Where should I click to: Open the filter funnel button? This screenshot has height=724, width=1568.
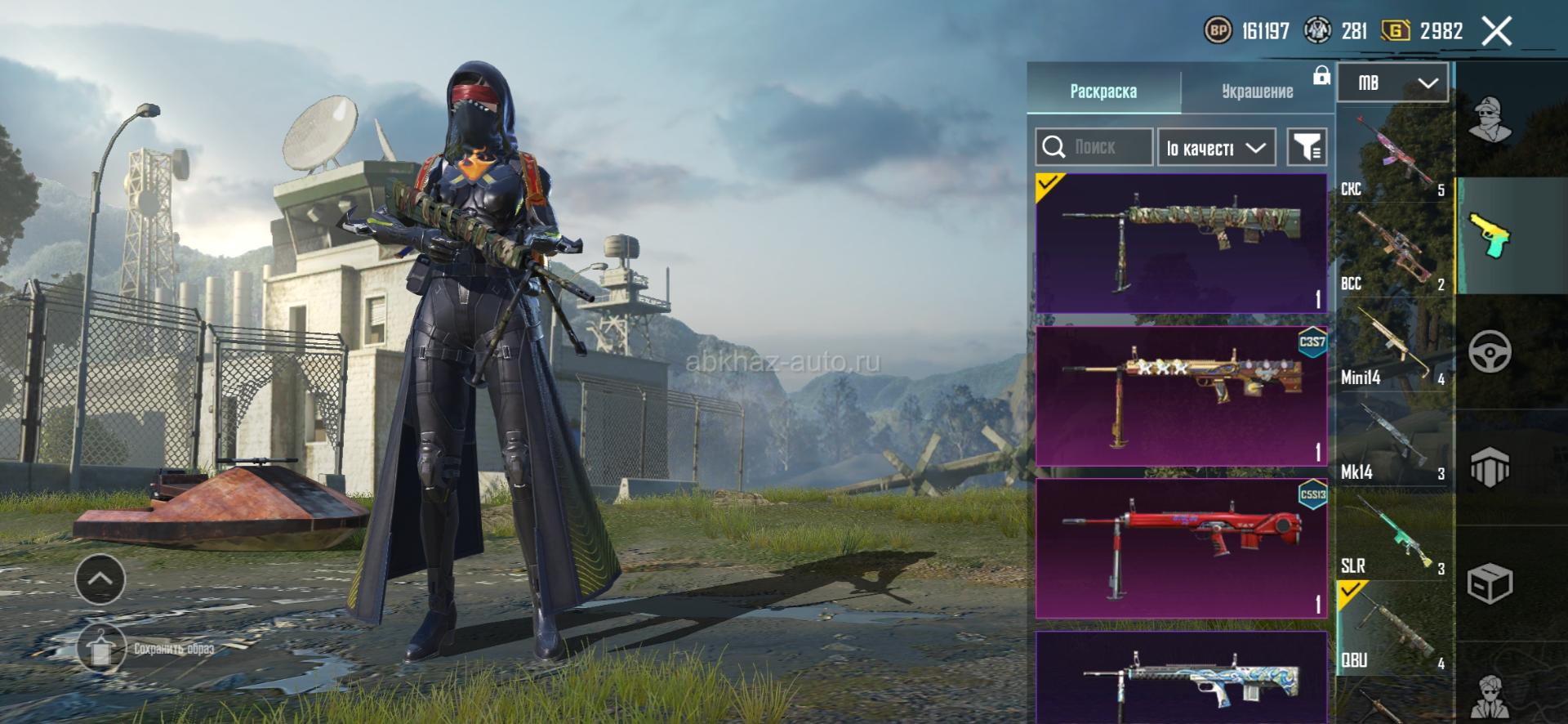(x=1306, y=148)
